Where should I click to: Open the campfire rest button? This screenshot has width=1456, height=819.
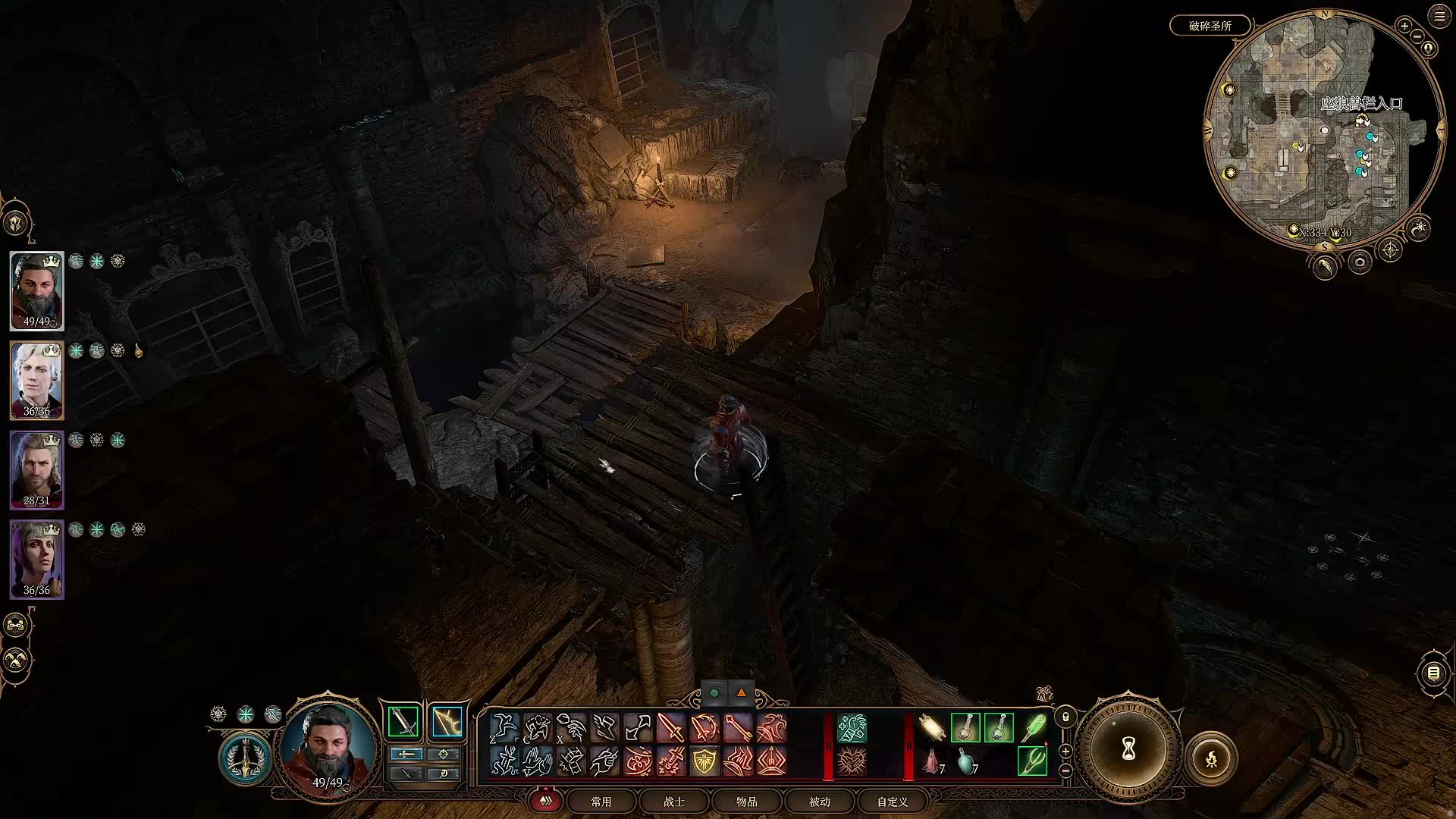point(1211,758)
